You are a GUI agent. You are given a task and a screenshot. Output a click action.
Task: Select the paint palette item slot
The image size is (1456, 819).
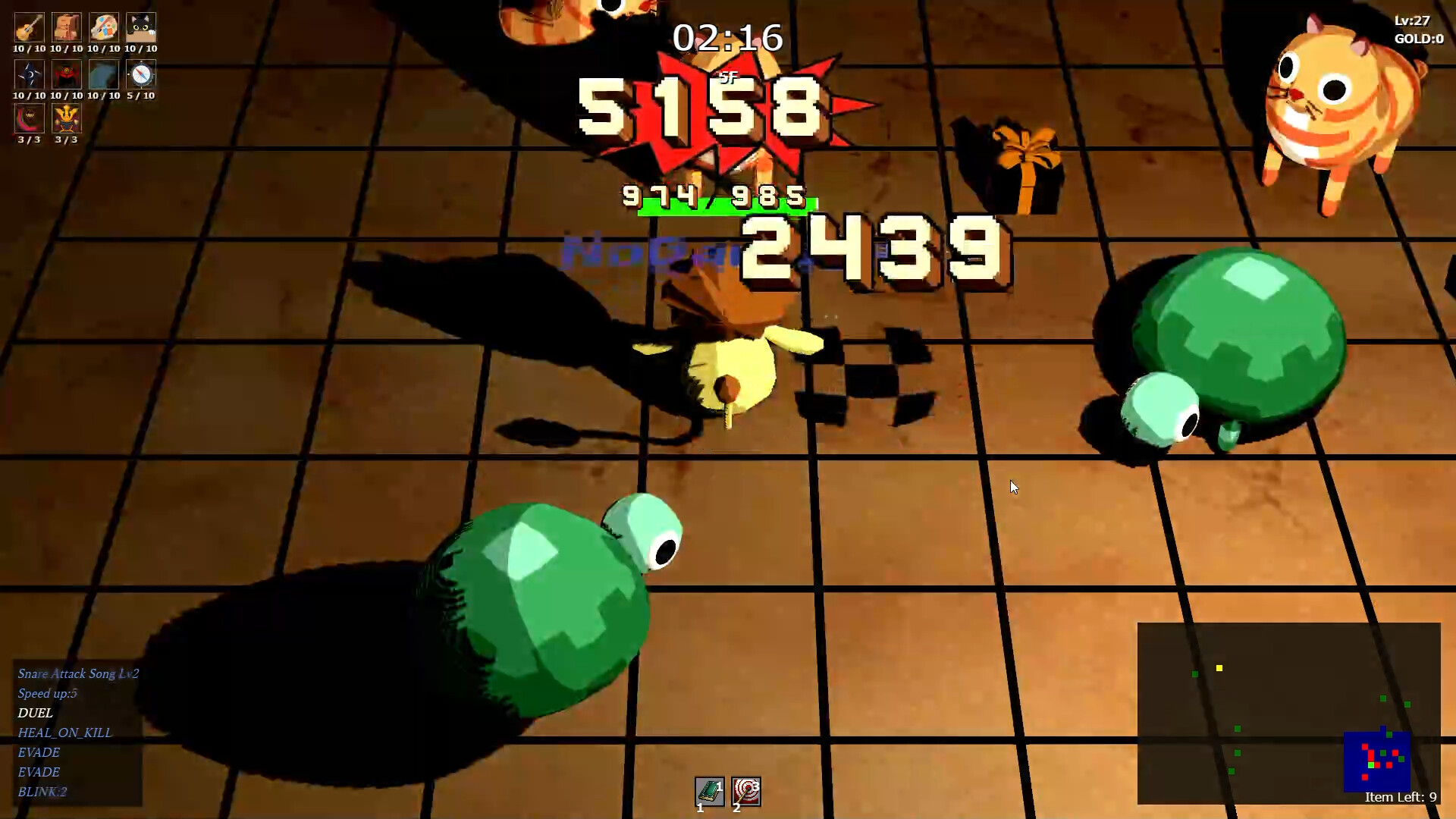104,28
